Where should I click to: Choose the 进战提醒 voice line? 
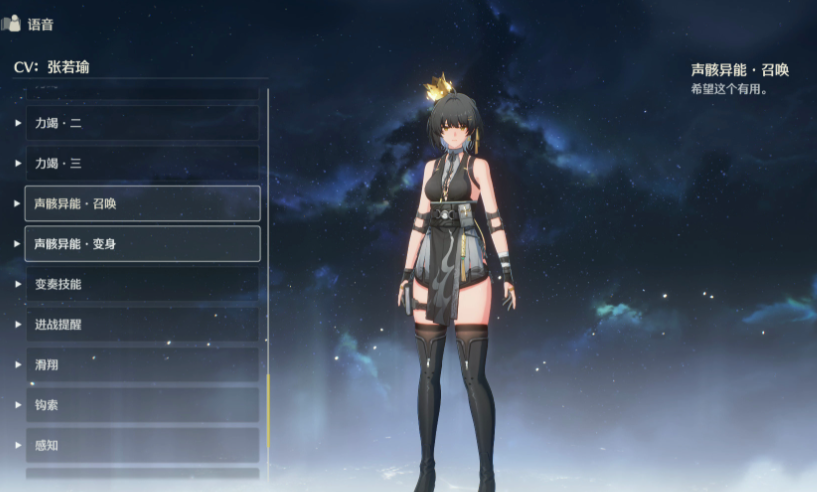[x=141, y=324]
